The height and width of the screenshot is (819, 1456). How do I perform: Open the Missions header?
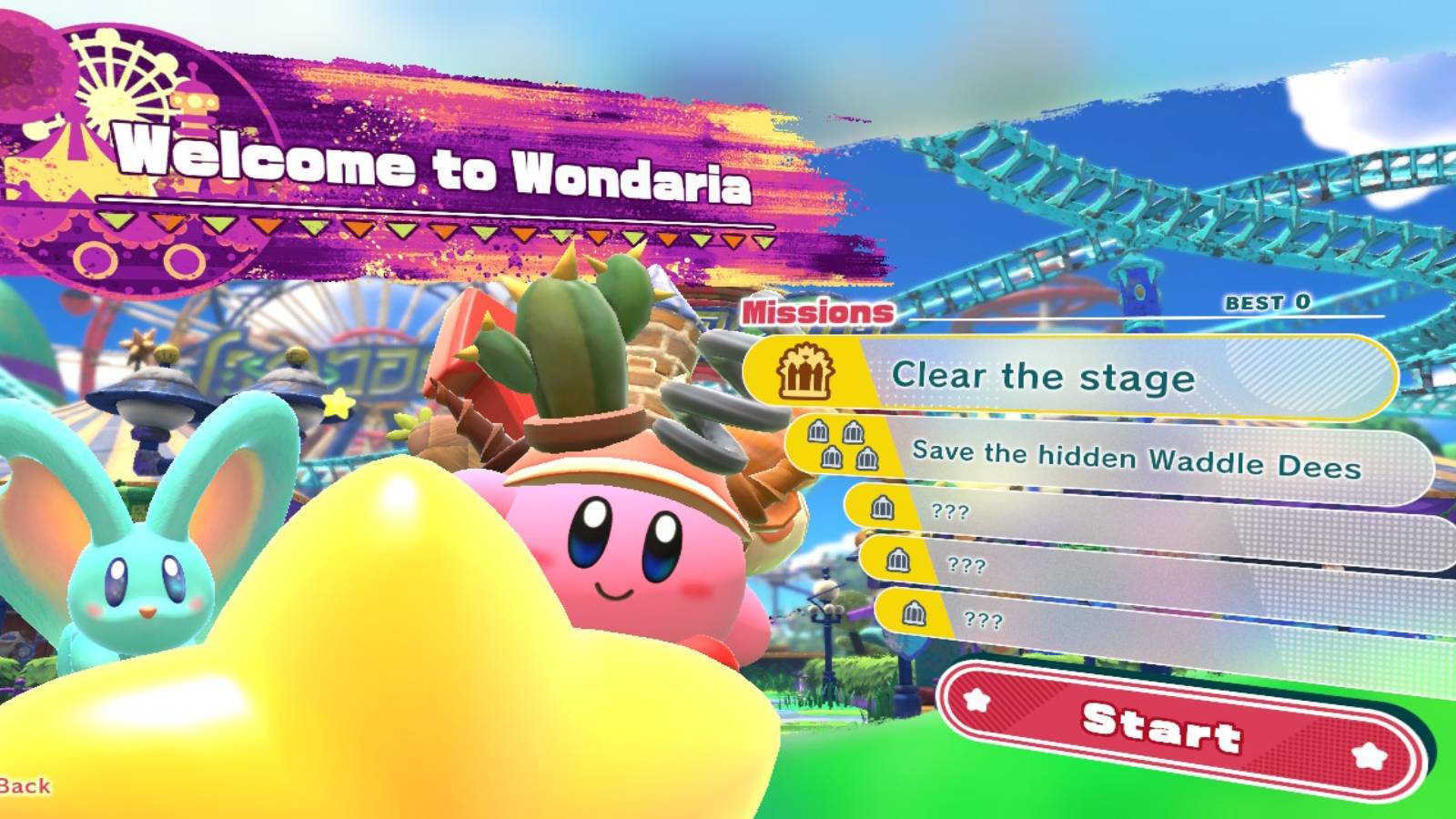817,311
